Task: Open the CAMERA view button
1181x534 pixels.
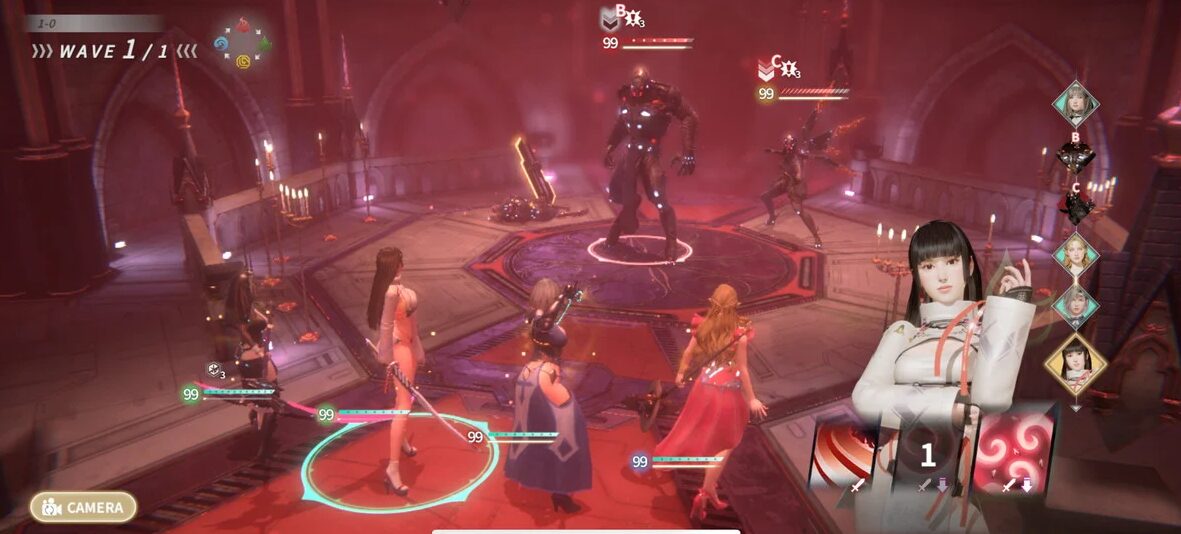Action: point(83,507)
